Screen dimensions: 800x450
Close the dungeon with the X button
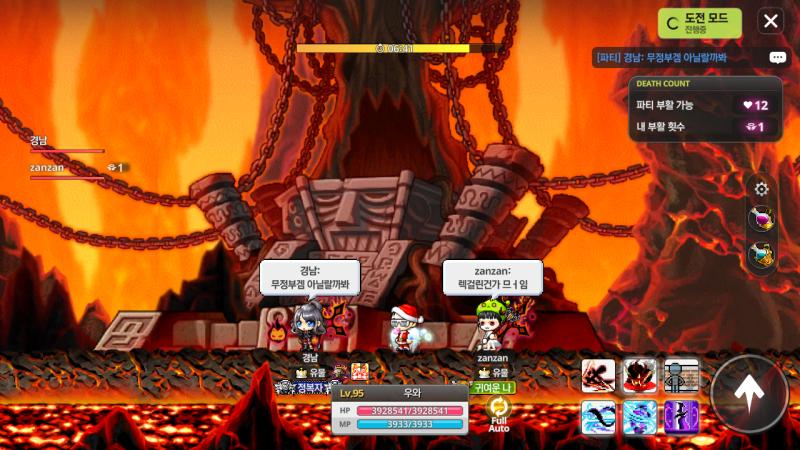coord(770,21)
